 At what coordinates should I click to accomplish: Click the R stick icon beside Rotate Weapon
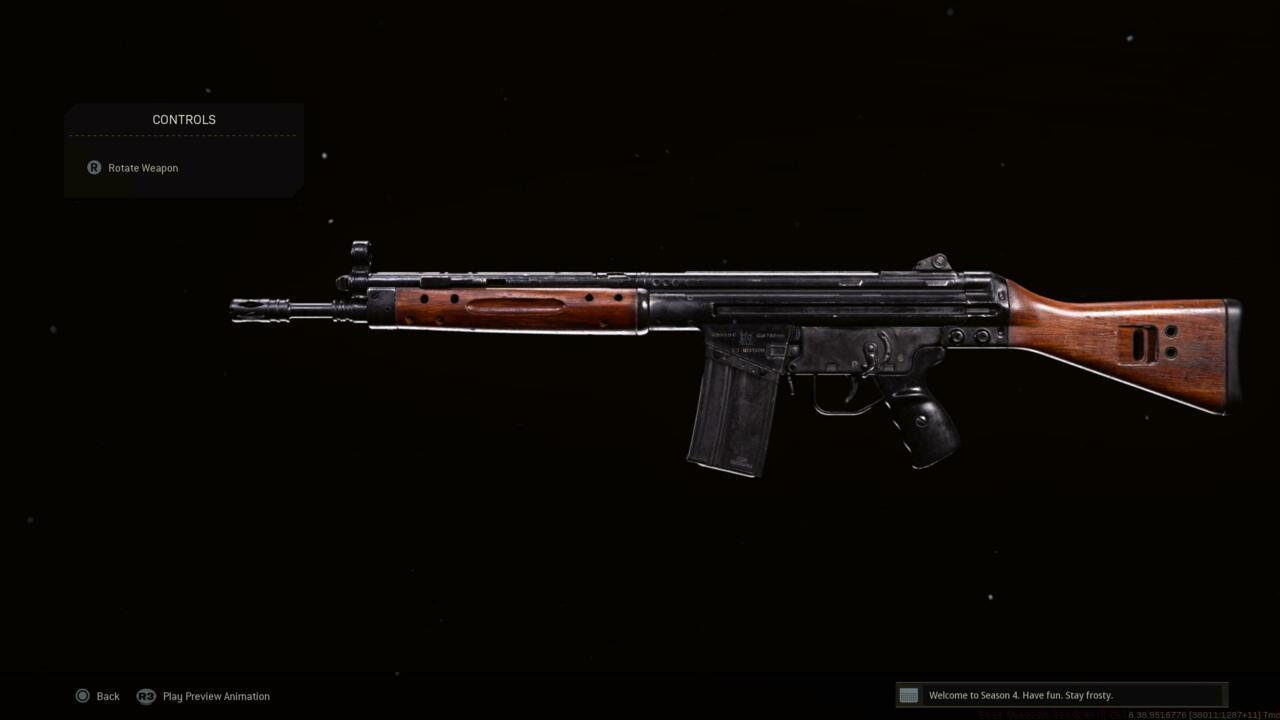[x=93, y=168]
